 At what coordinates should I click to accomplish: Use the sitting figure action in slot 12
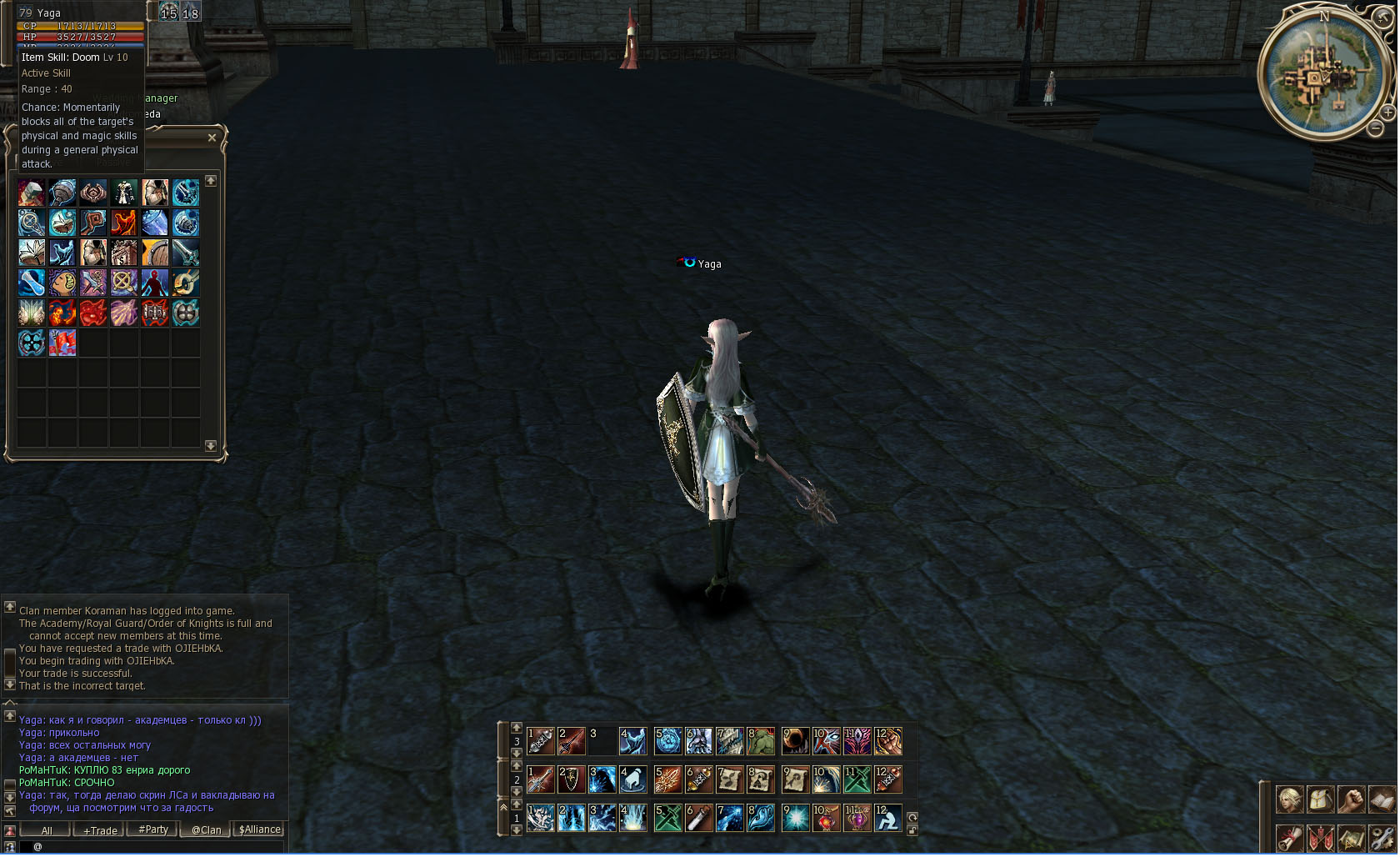coord(888,818)
